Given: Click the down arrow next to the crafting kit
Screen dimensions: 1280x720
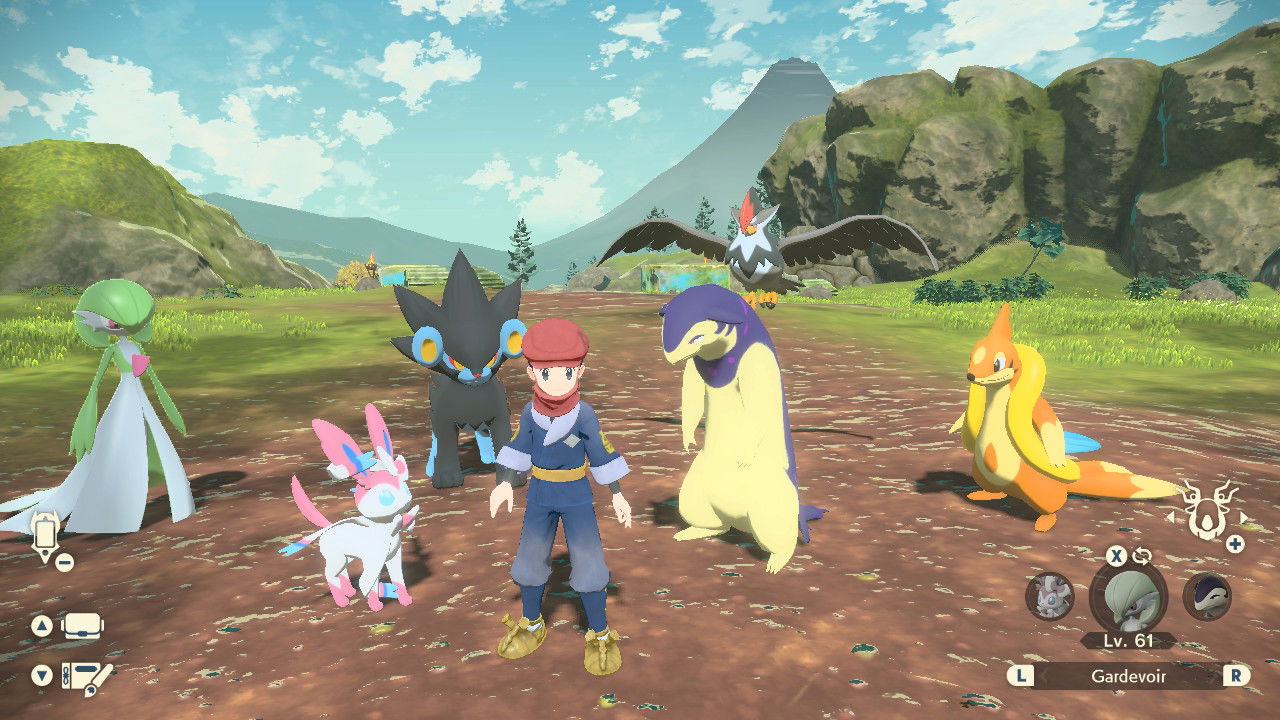Looking at the screenshot, I should click(42, 673).
